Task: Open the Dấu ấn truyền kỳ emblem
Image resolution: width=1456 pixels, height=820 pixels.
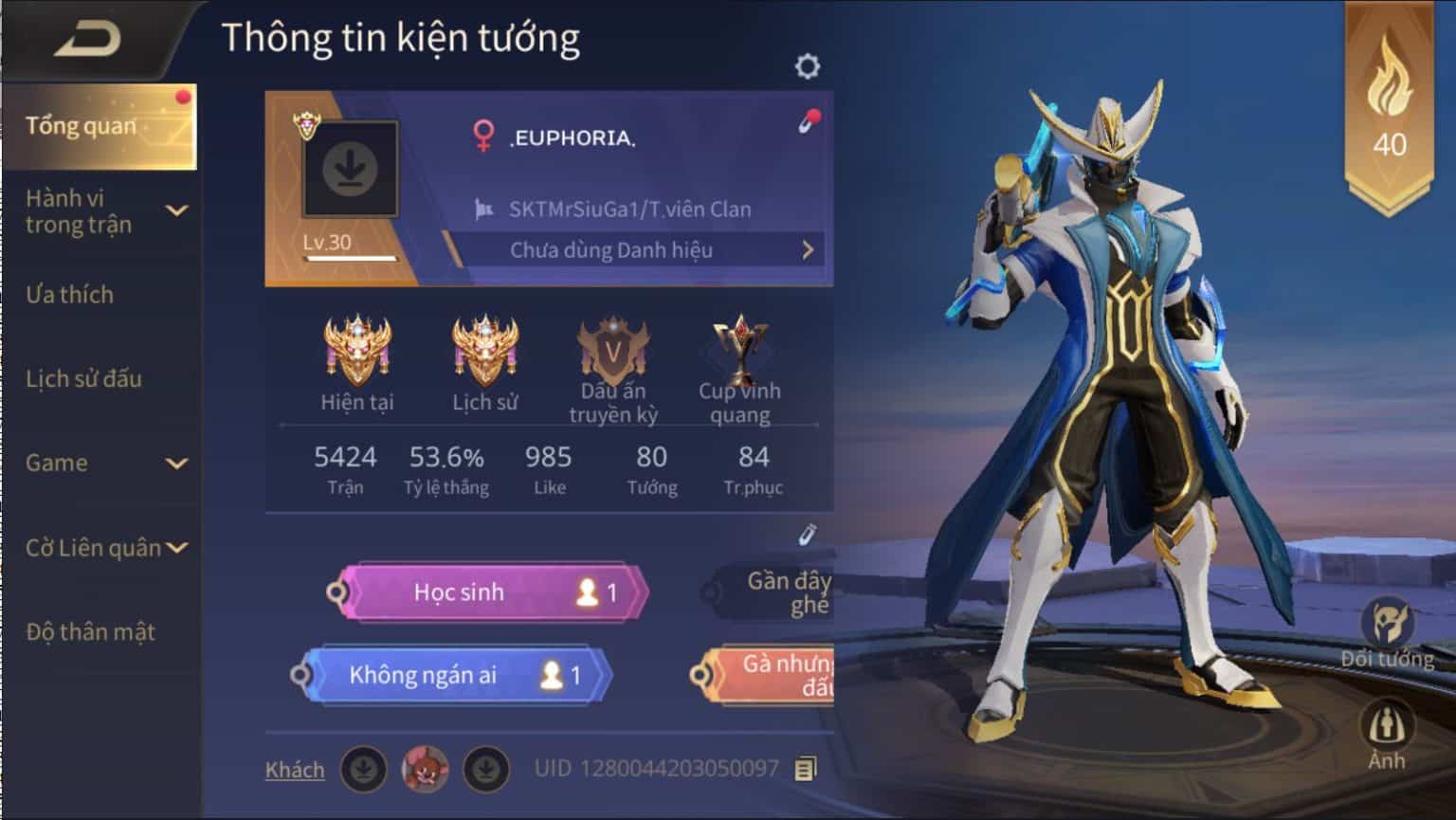Action: tap(613, 346)
